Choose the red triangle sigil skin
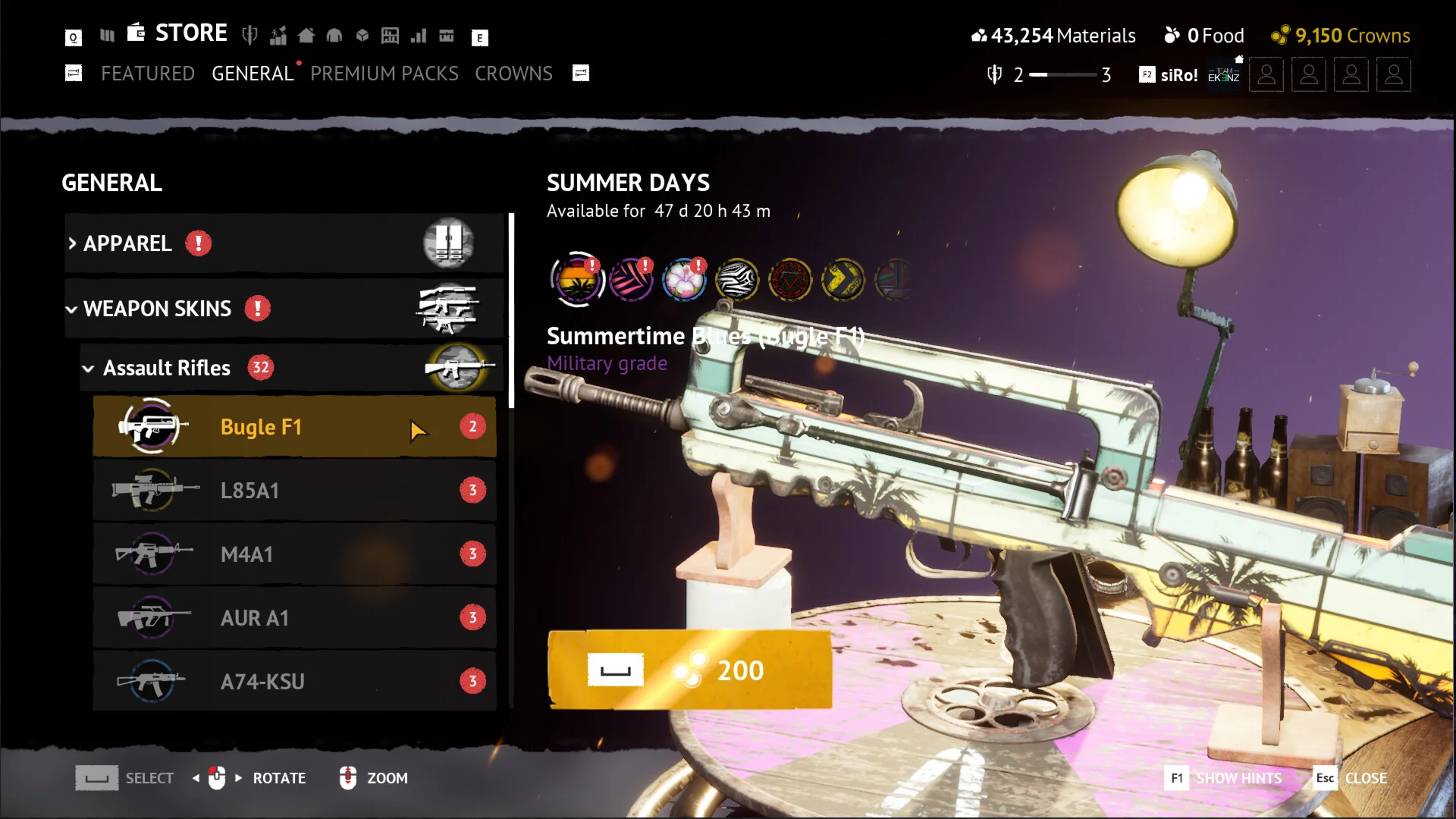 point(790,280)
